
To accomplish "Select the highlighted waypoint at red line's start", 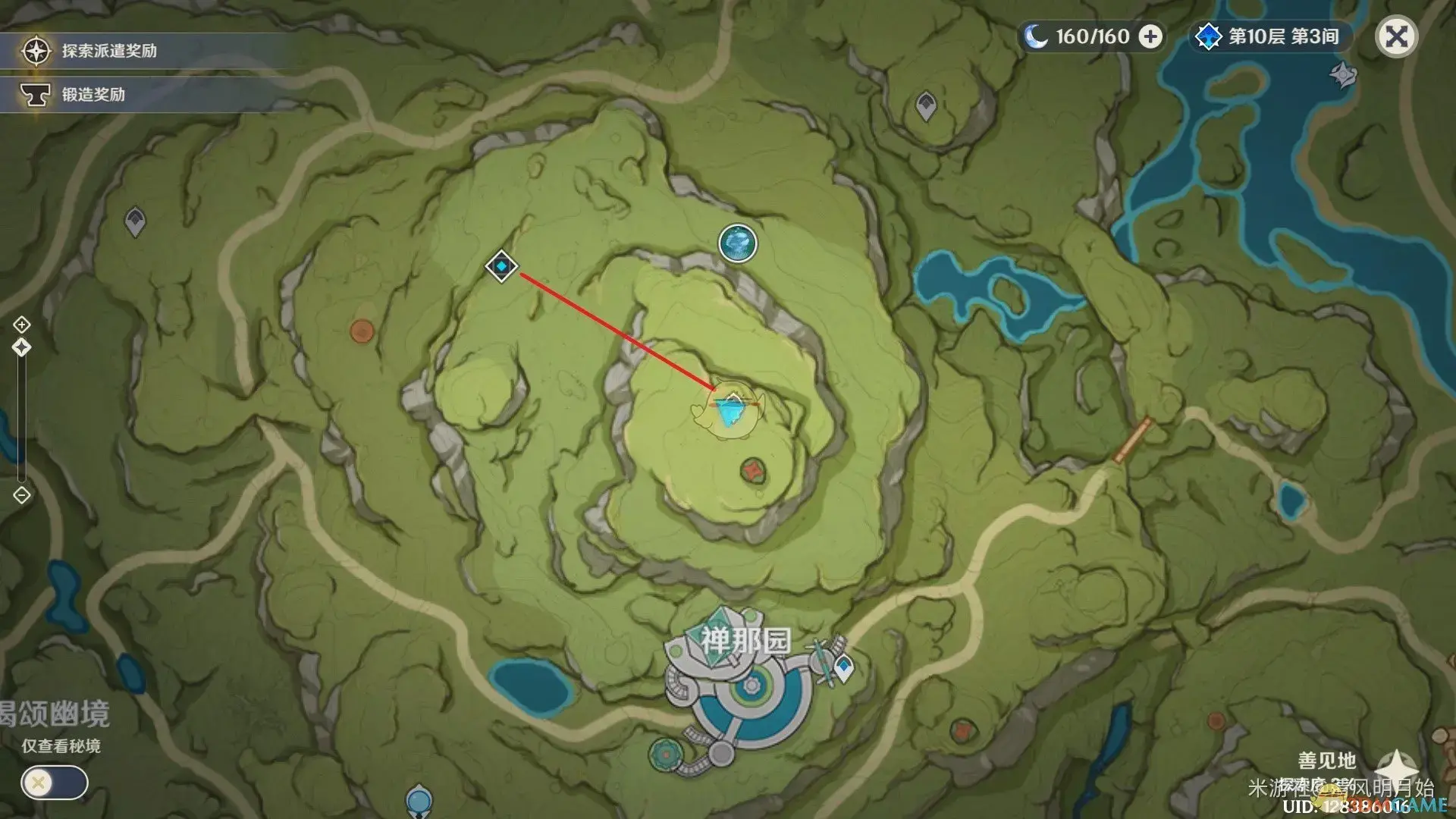I will pos(501,266).
